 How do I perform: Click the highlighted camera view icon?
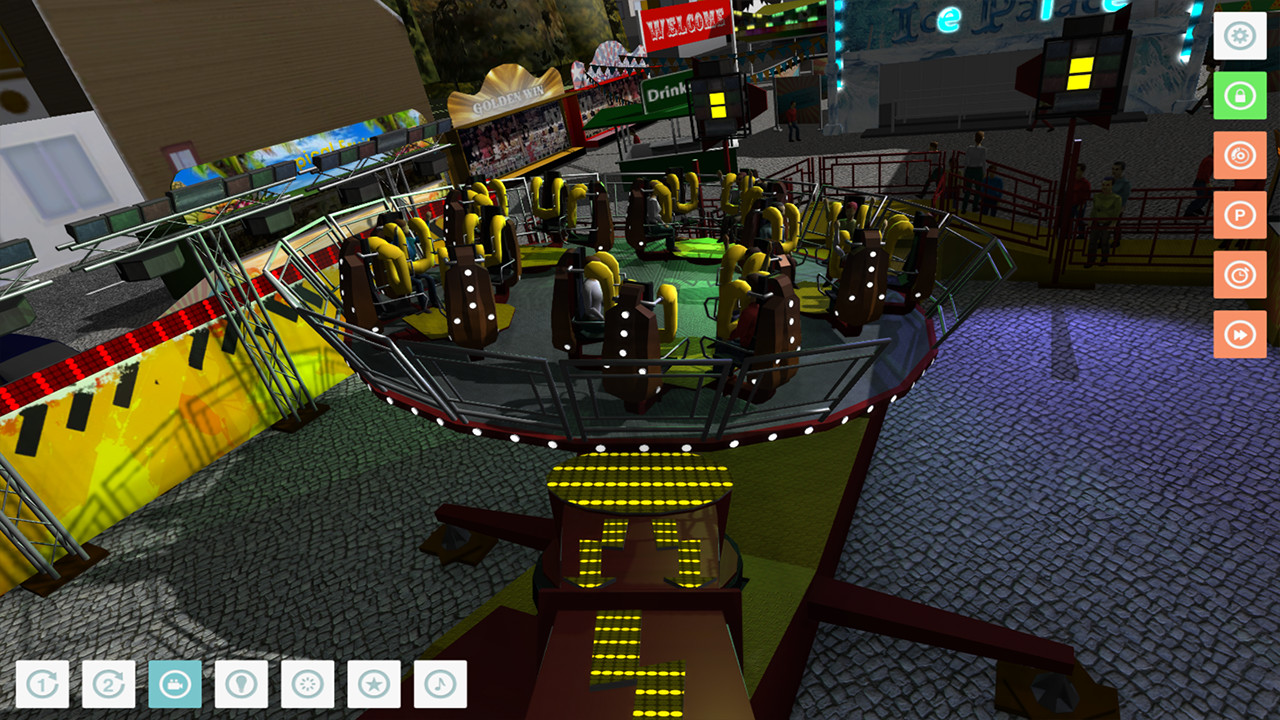pyautogui.click(x=174, y=686)
